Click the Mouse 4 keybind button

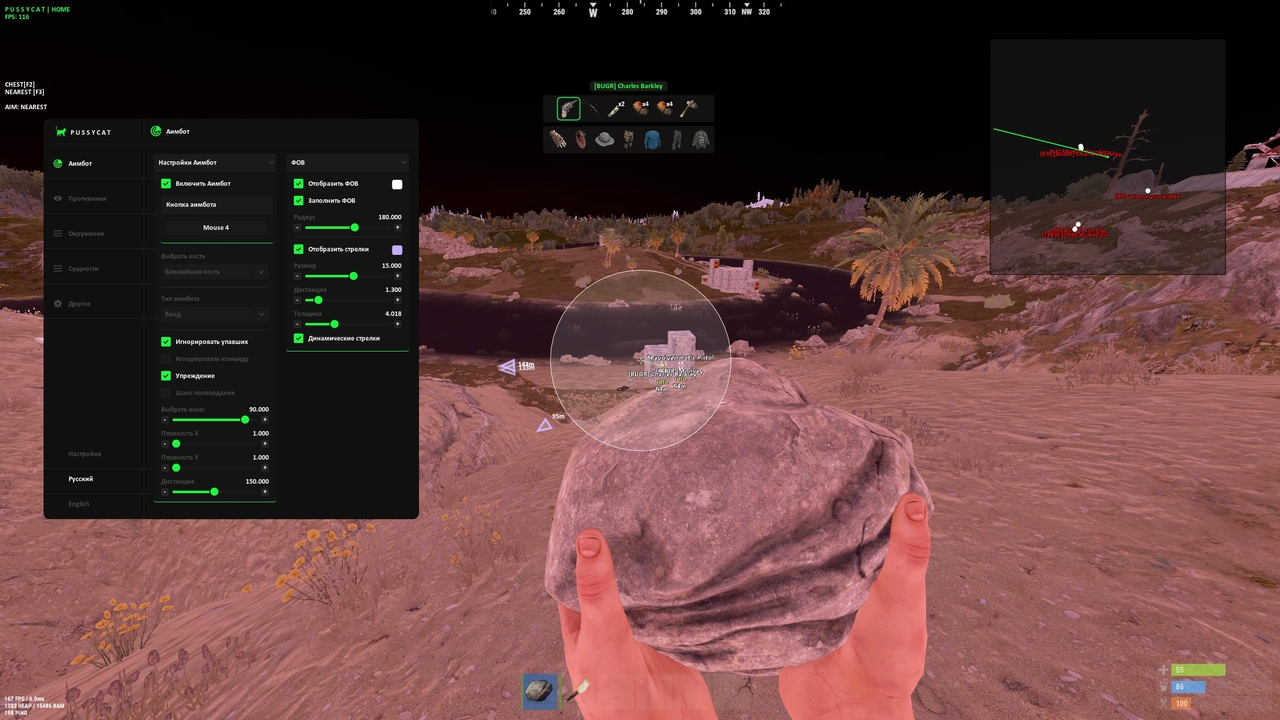tap(216, 227)
